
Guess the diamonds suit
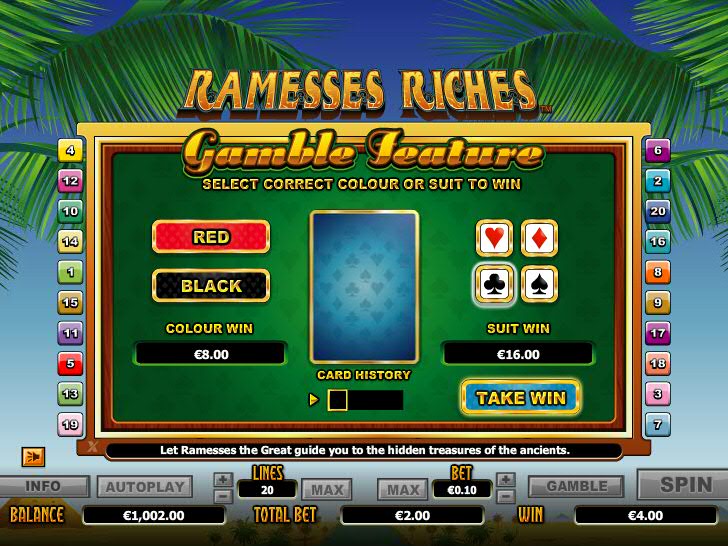540,238
